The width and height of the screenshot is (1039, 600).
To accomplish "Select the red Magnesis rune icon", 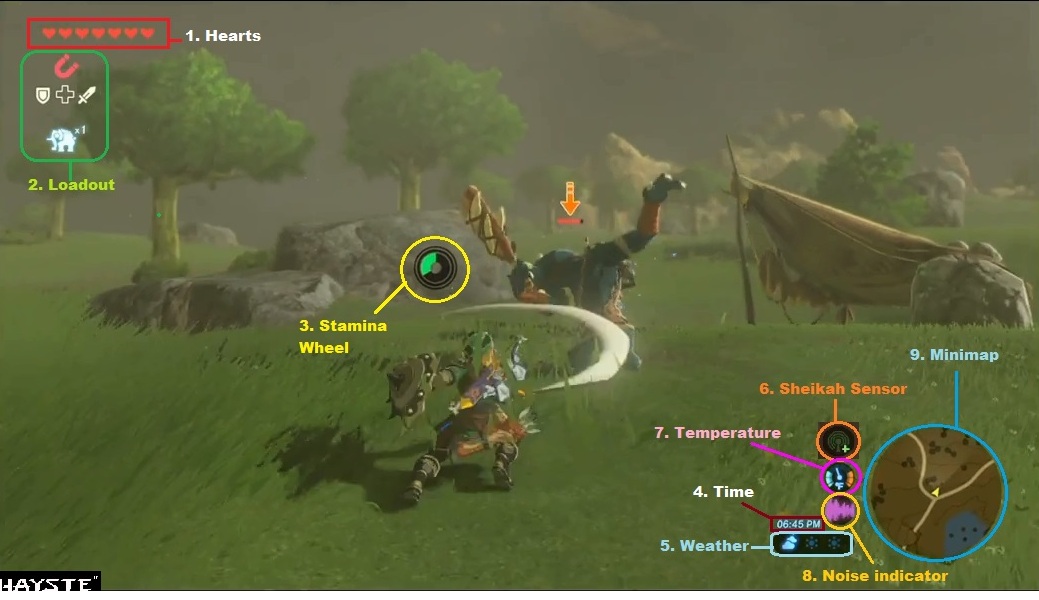I will pos(66,68).
